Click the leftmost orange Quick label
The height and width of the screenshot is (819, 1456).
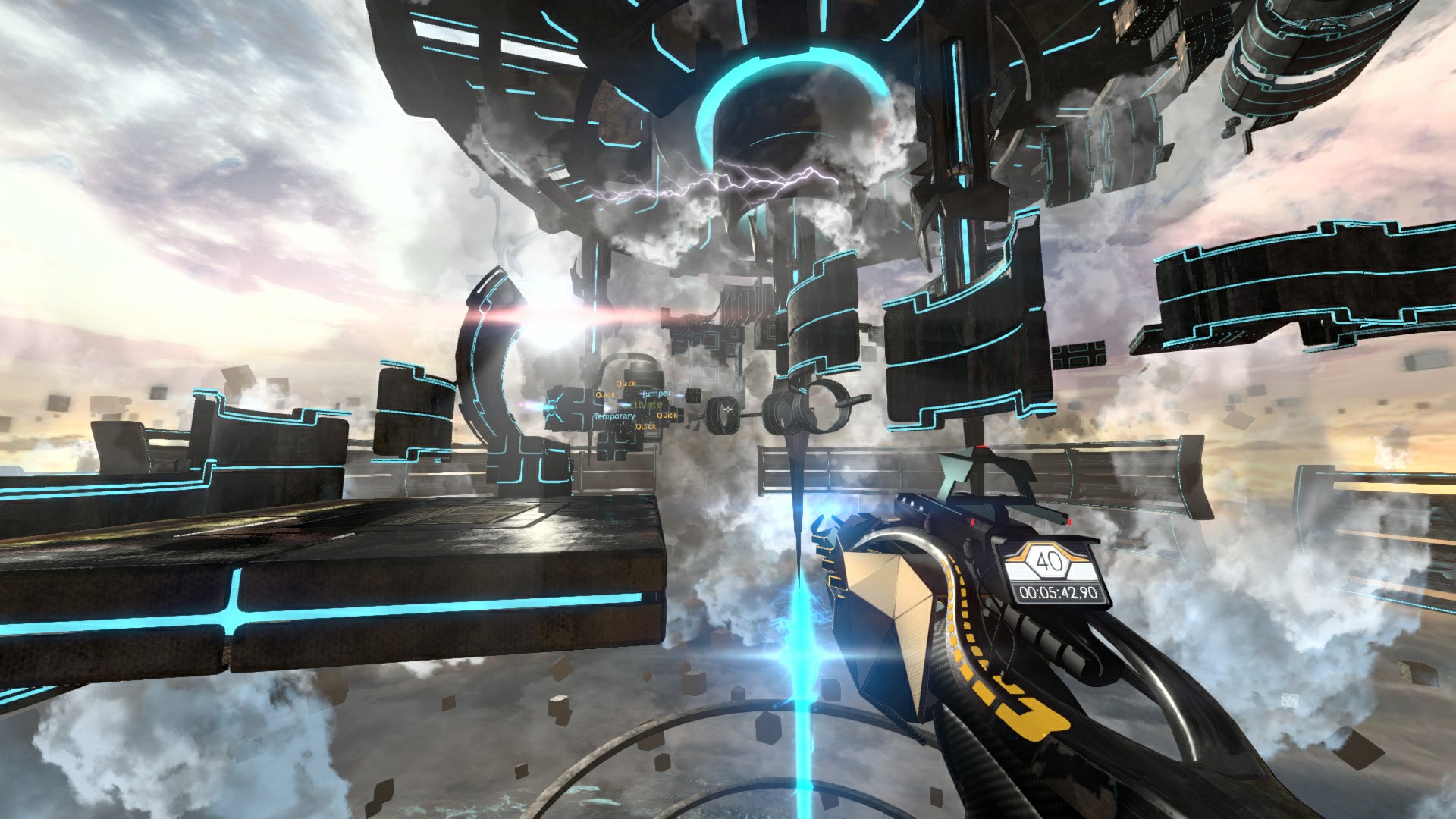click(606, 394)
